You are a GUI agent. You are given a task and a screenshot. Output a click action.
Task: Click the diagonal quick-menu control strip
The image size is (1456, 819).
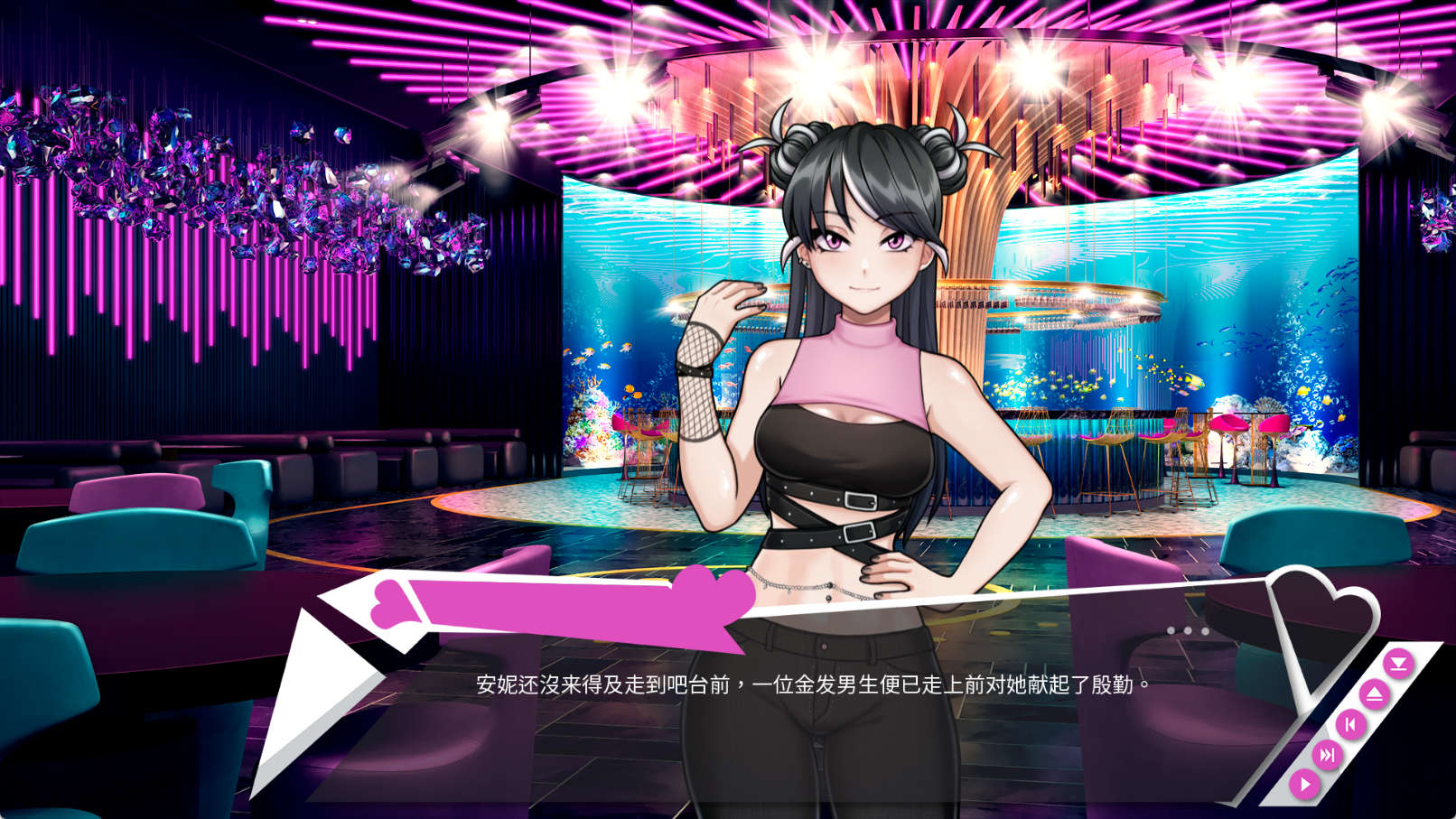point(1351,724)
